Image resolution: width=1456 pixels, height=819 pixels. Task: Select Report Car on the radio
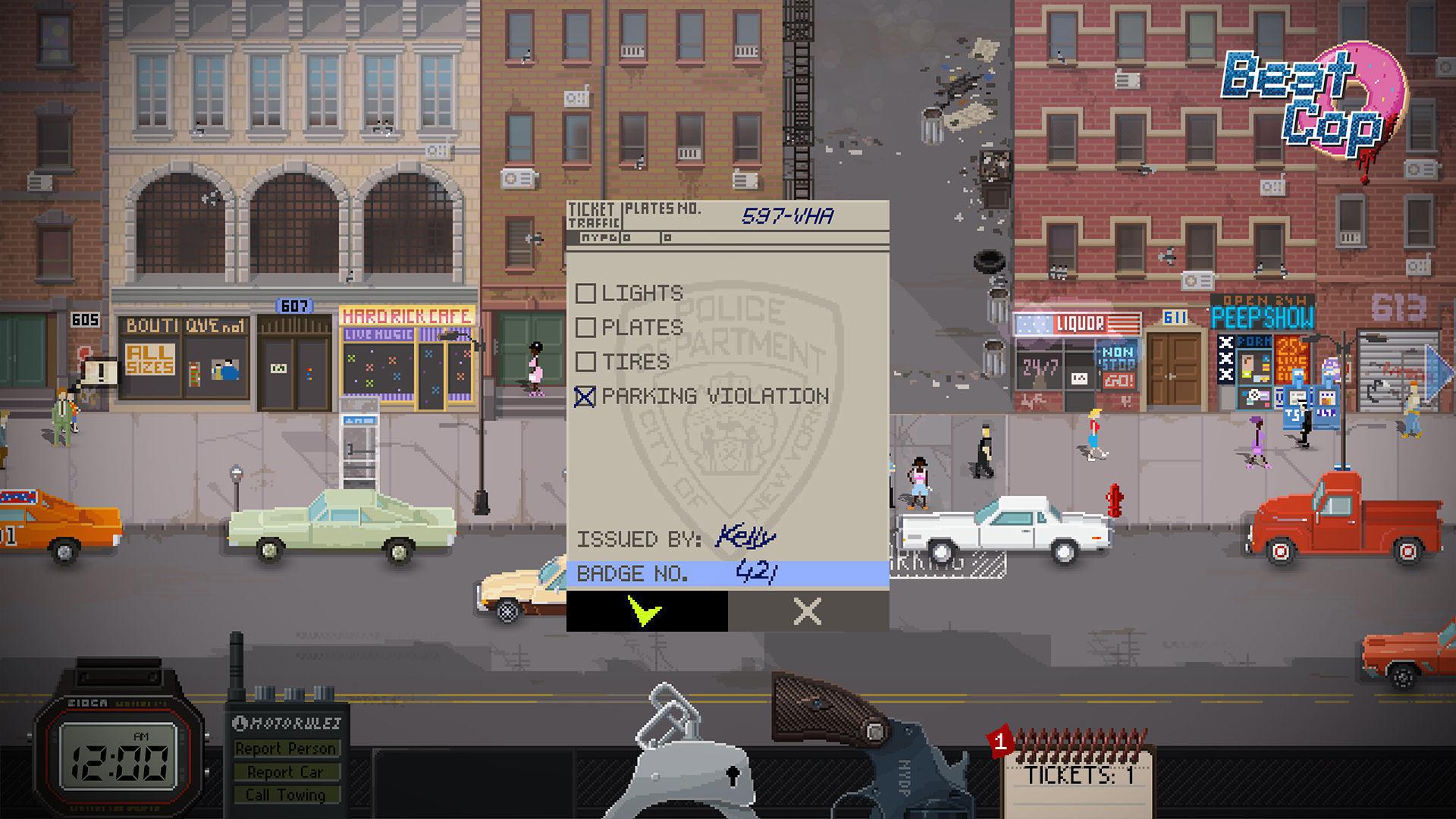pos(288,771)
